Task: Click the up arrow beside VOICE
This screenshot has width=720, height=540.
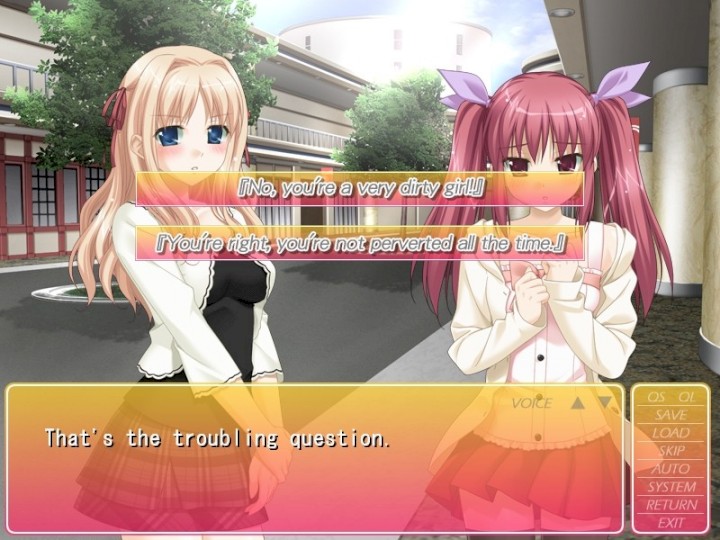Action: 577,404
